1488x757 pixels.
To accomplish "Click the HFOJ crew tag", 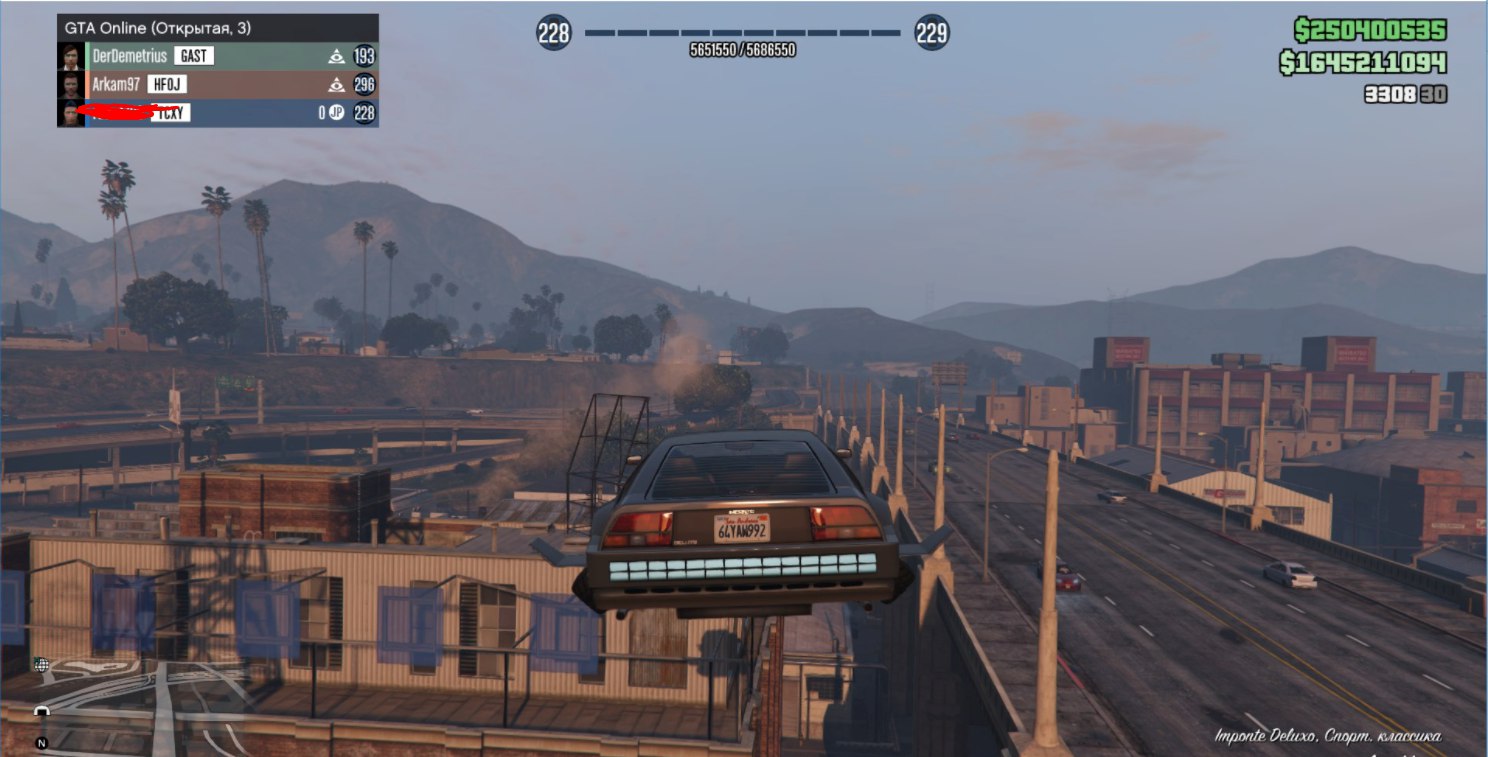I will tap(167, 85).
